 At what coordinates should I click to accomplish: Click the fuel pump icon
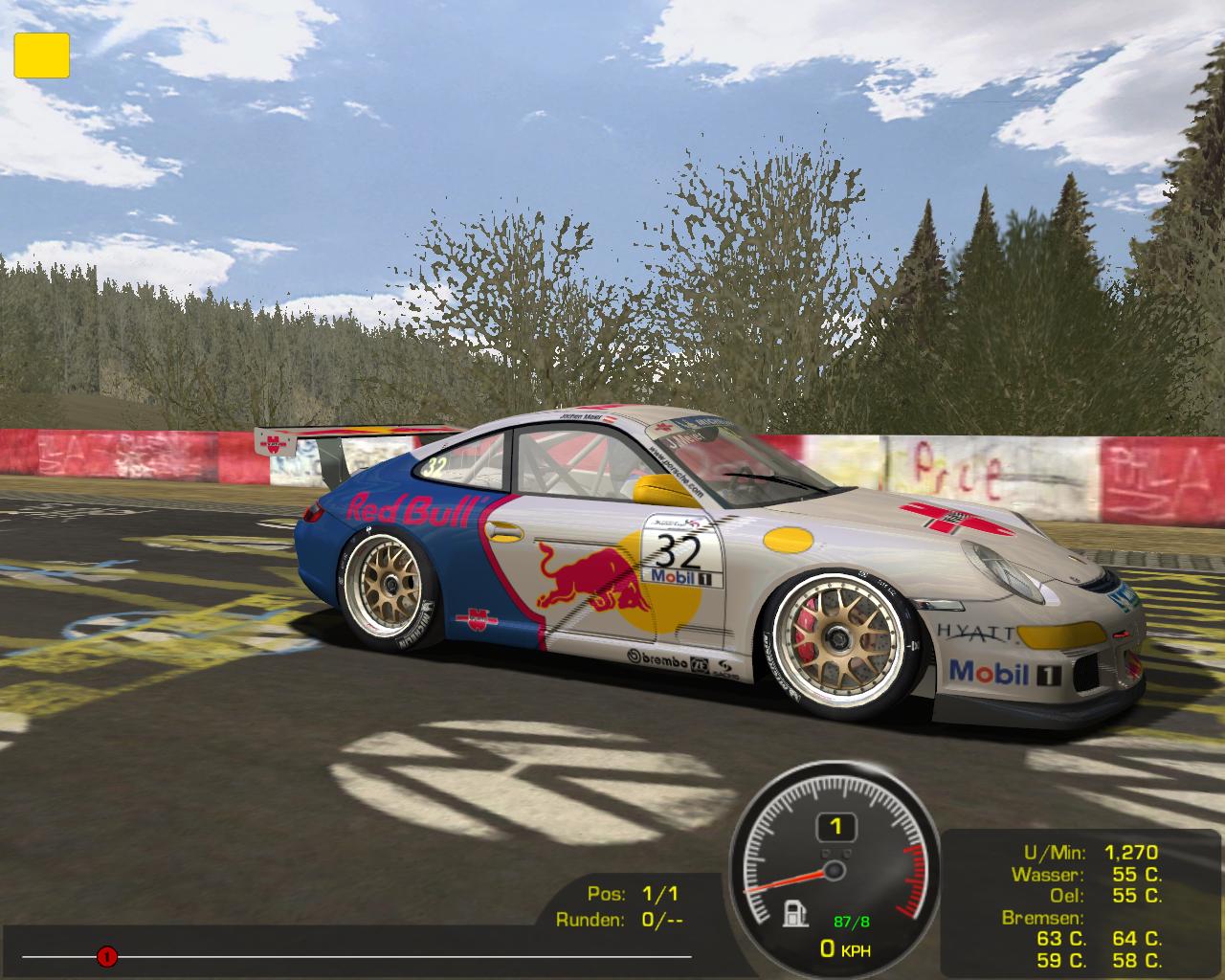point(793,914)
